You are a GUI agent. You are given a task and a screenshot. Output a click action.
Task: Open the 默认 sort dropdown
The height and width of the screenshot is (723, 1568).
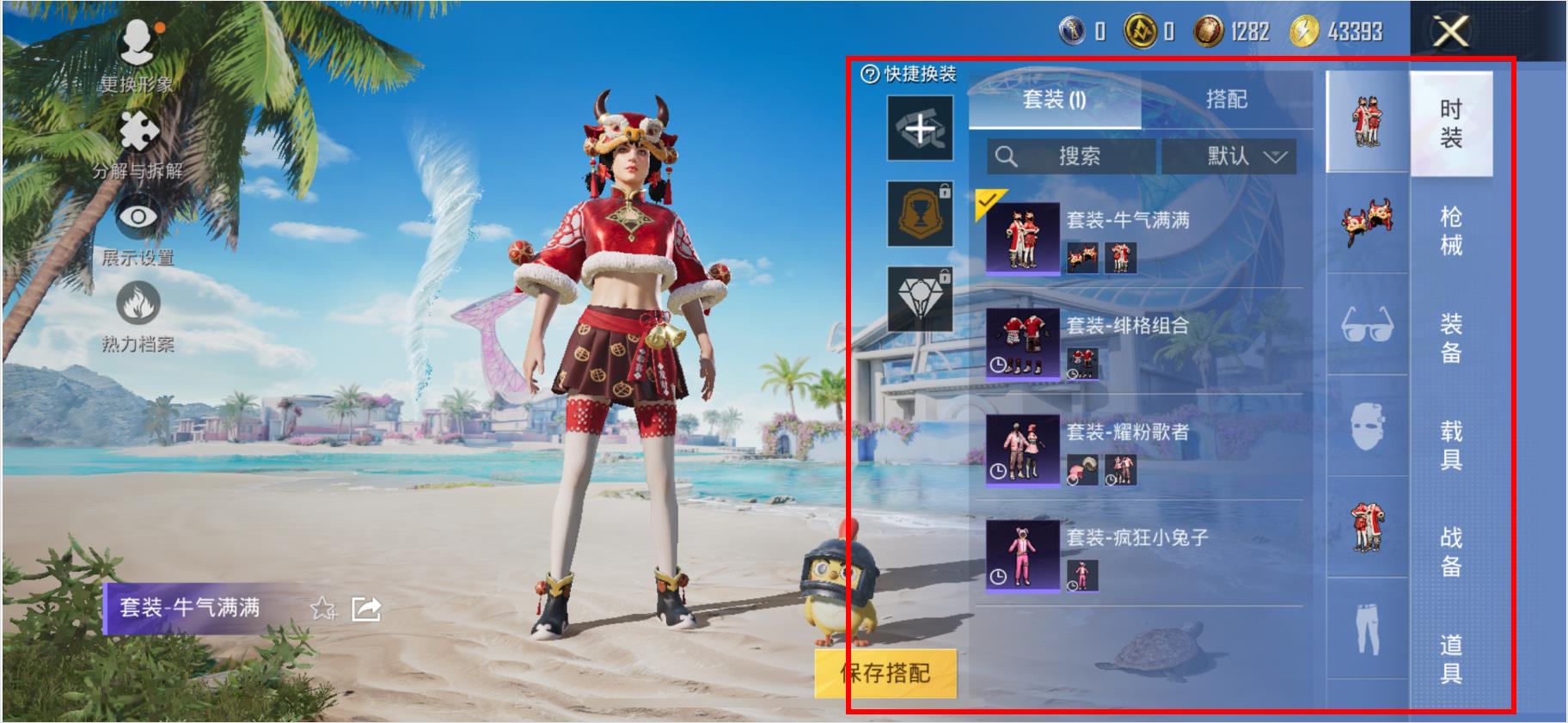(1229, 156)
